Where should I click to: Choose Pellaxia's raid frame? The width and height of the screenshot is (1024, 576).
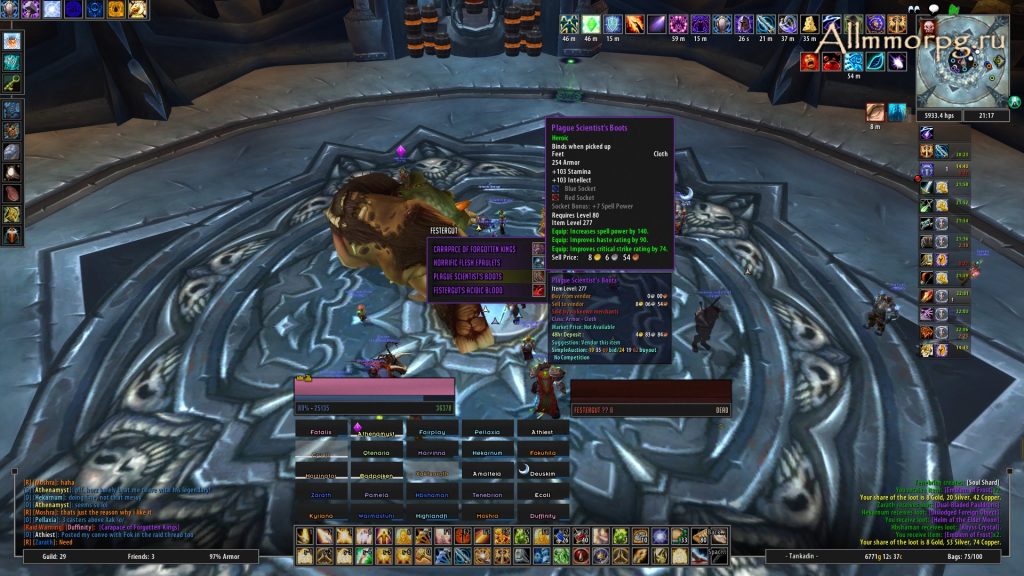(487, 431)
